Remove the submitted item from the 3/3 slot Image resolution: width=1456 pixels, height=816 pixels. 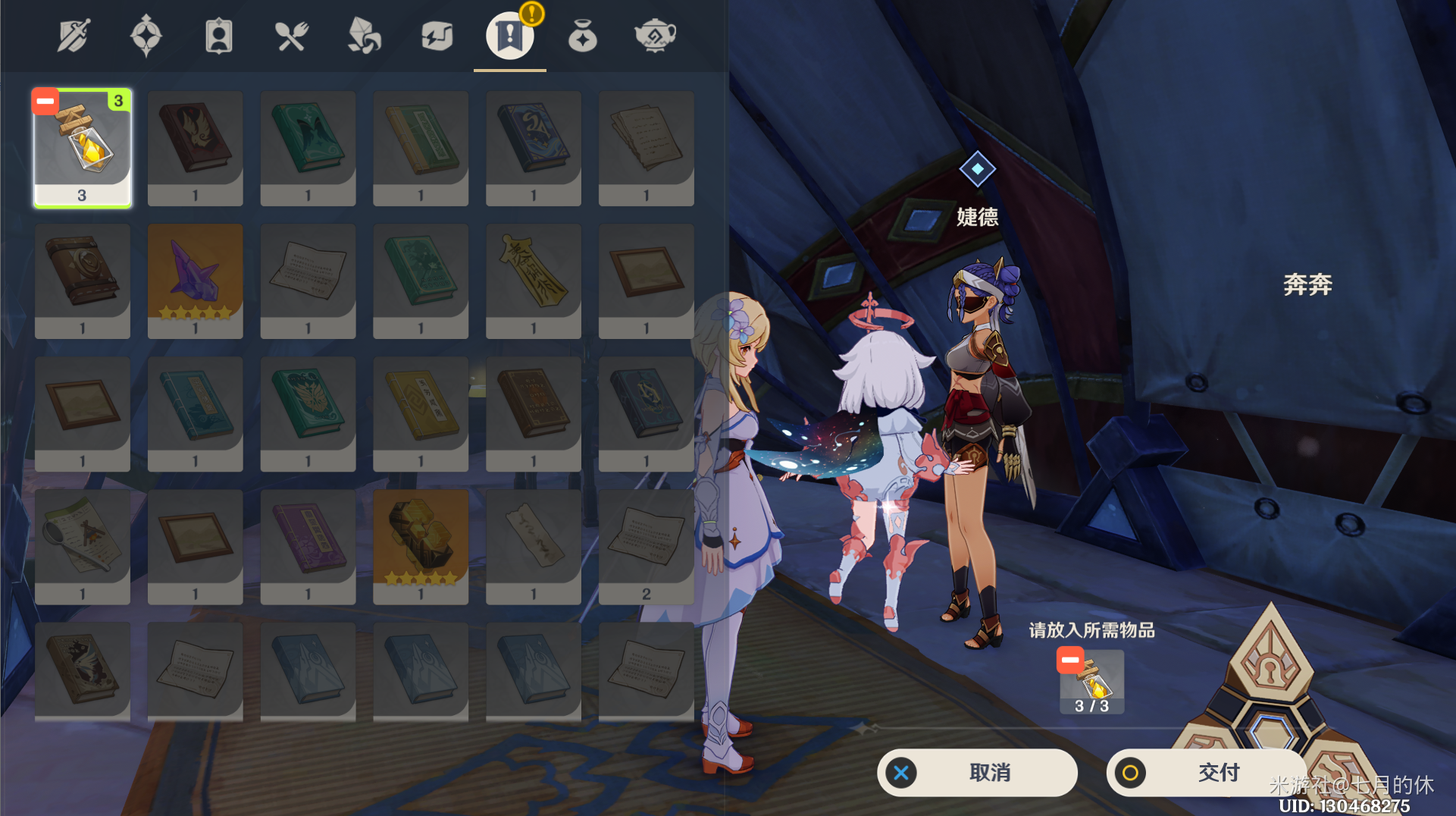[x=1069, y=661]
